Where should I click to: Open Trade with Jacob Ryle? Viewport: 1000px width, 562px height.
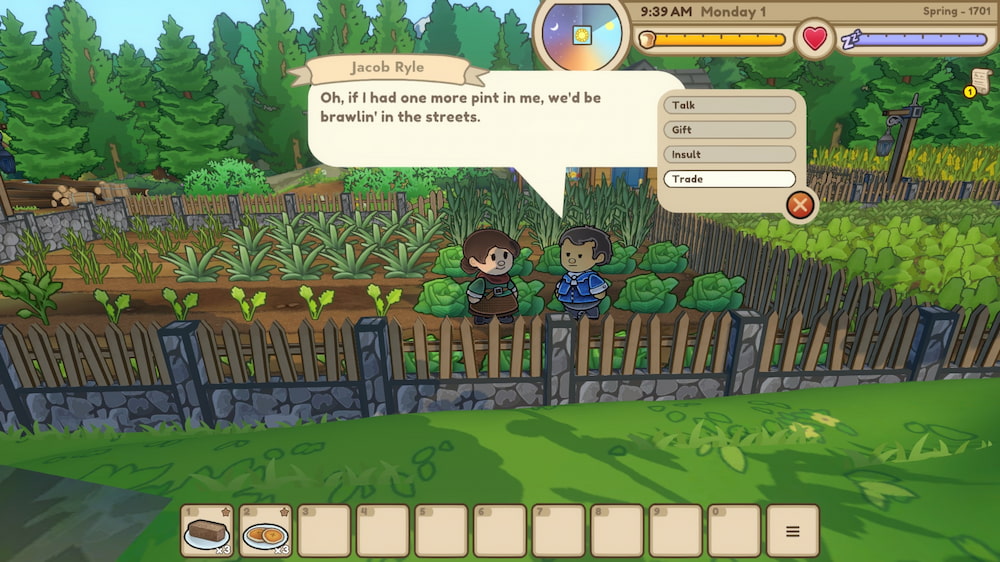(x=729, y=179)
